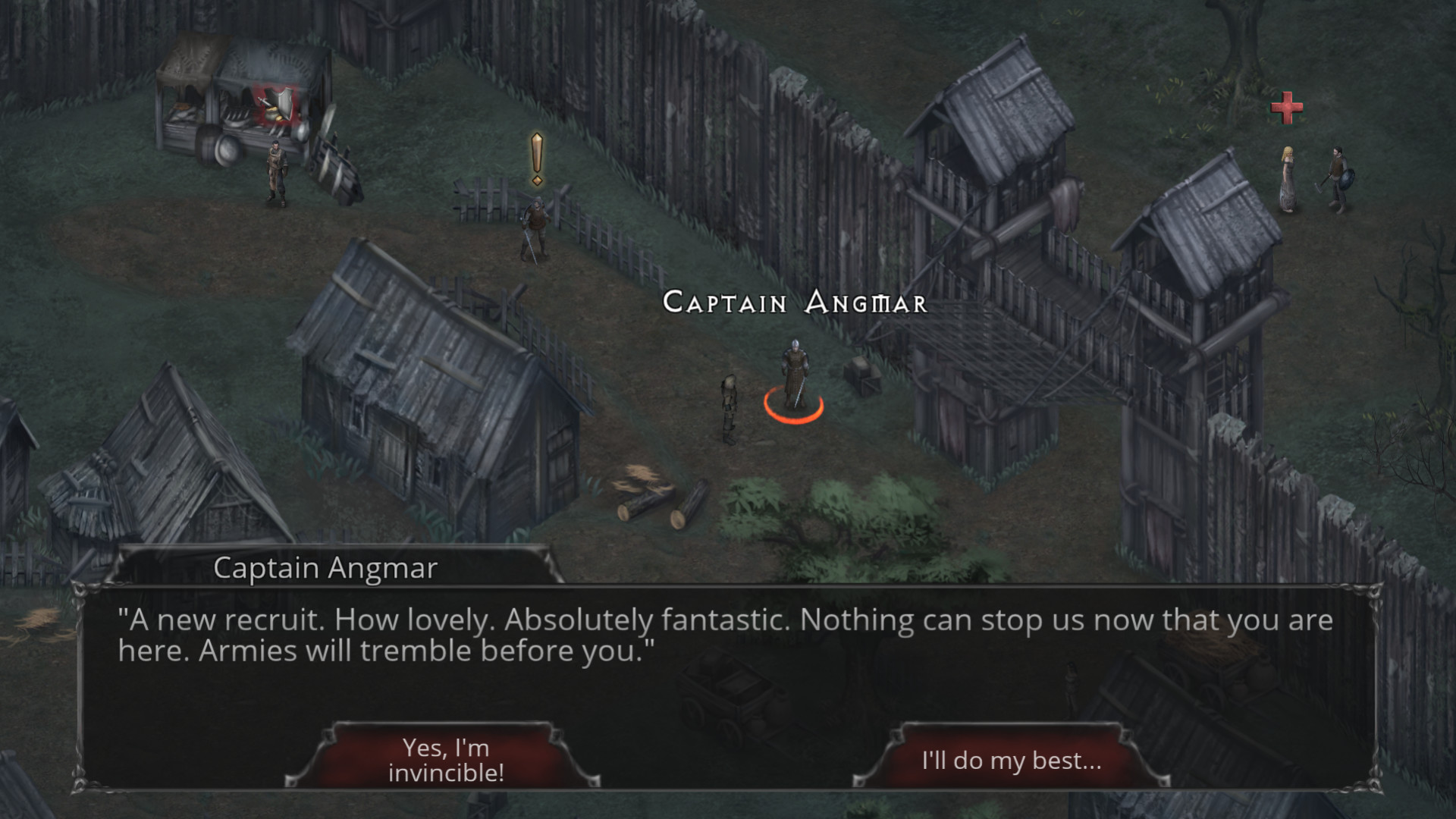Choose the 'Yes, I'm invincible!' dialogue response
The height and width of the screenshot is (819, 1456).
coord(446,758)
